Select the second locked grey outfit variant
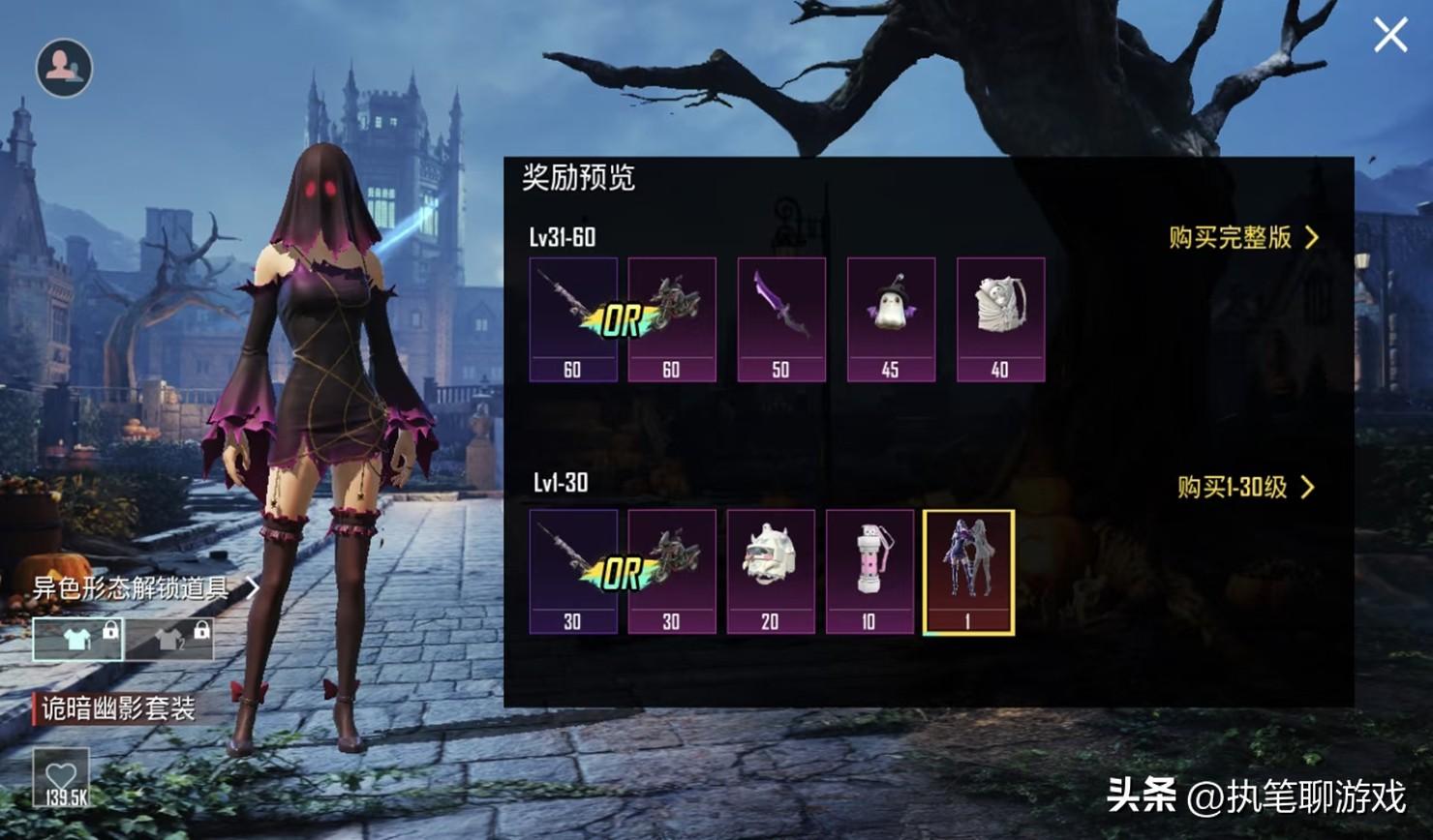1433x840 pixels. pos(170,639)
